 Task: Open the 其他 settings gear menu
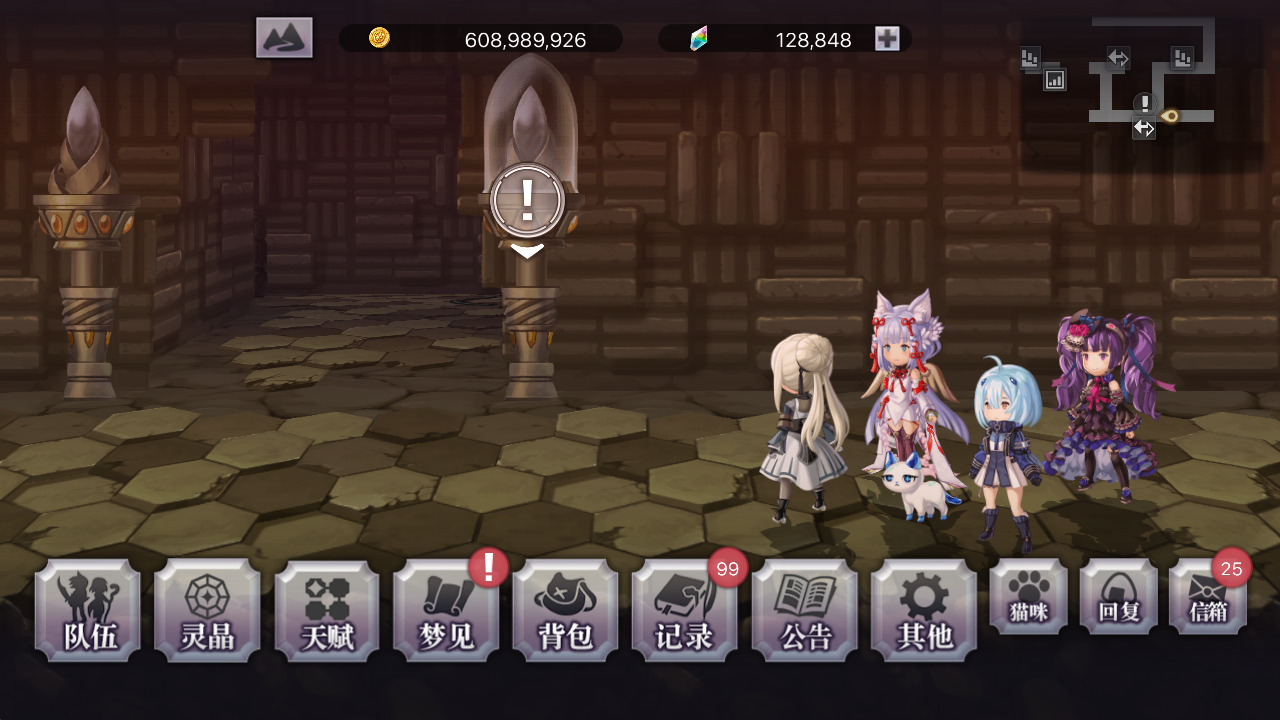point(925,610)
